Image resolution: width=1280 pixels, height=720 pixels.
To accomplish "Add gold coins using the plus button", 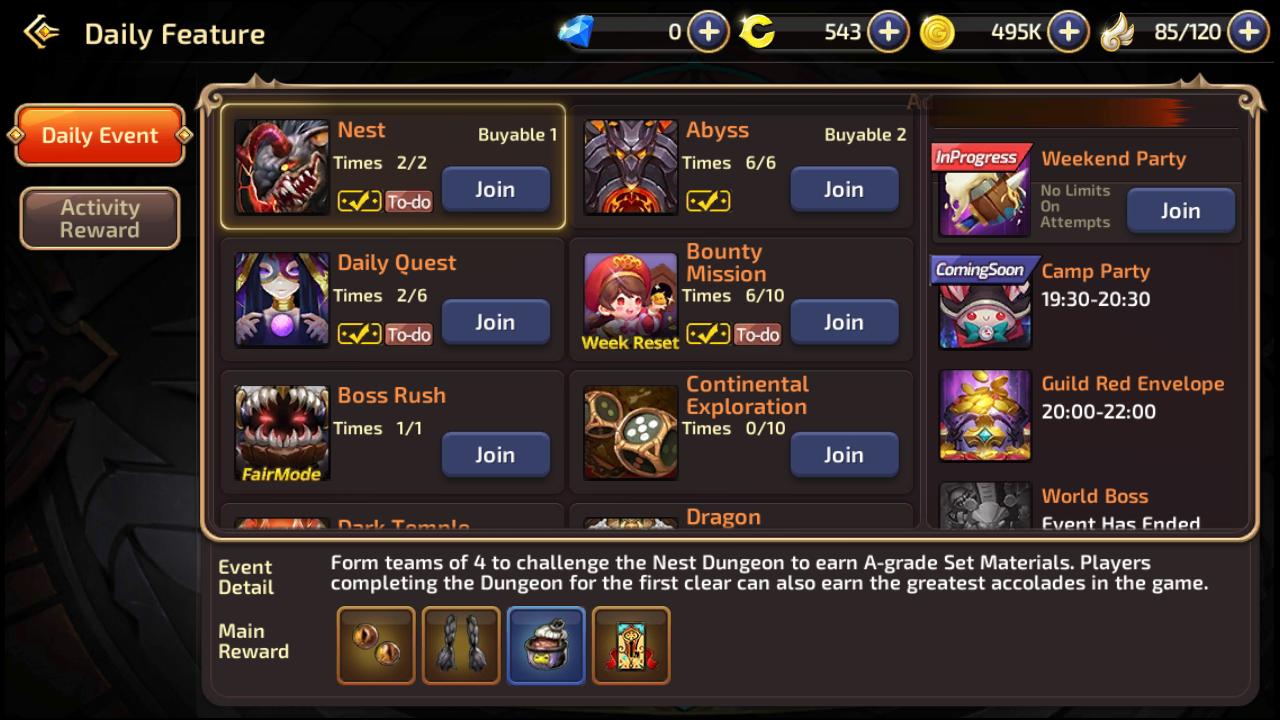I will pos(1068,32).
